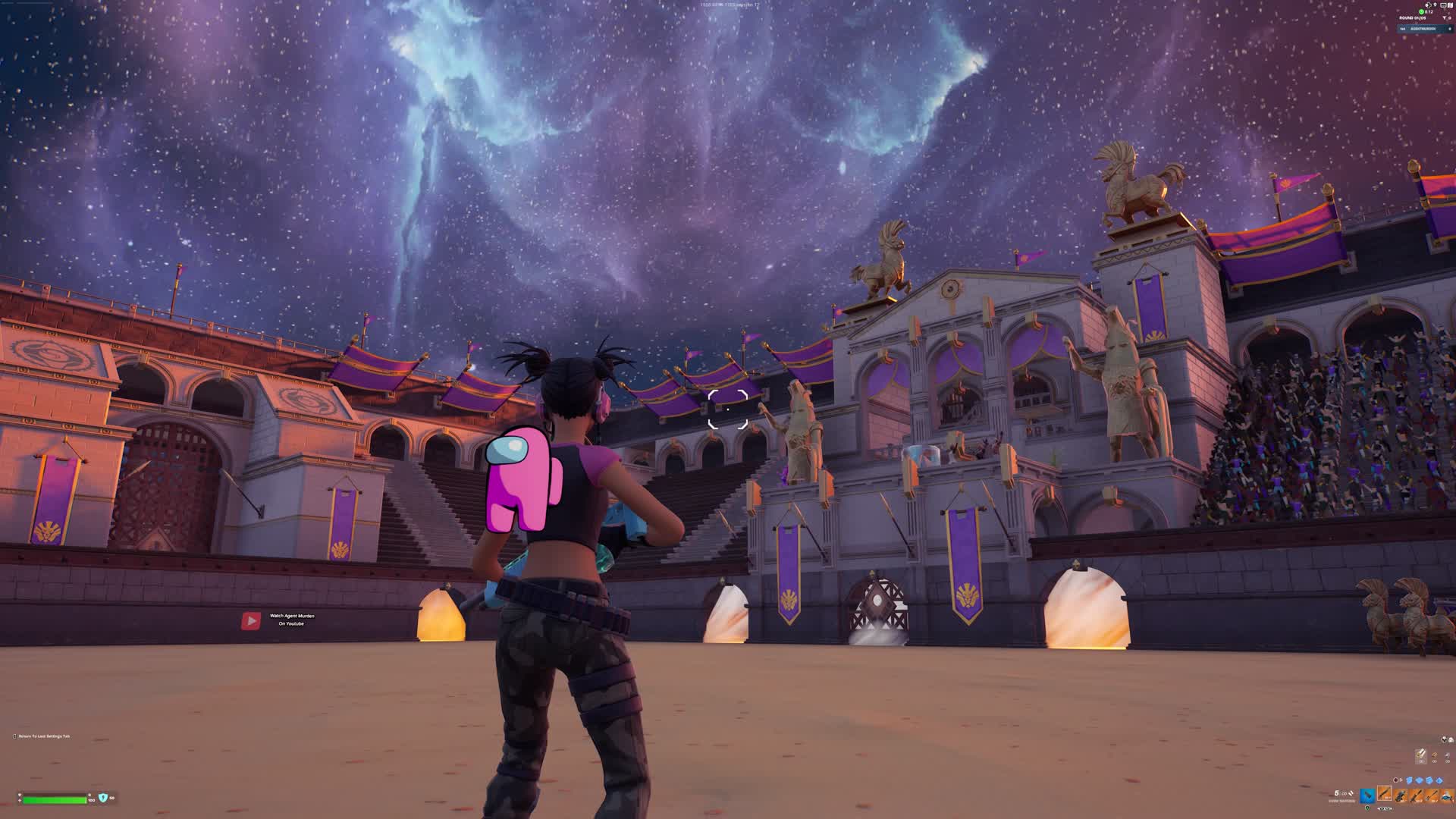Choose the brick building material
This screenshot has width=1456, height=819.
click(1434, 755)
